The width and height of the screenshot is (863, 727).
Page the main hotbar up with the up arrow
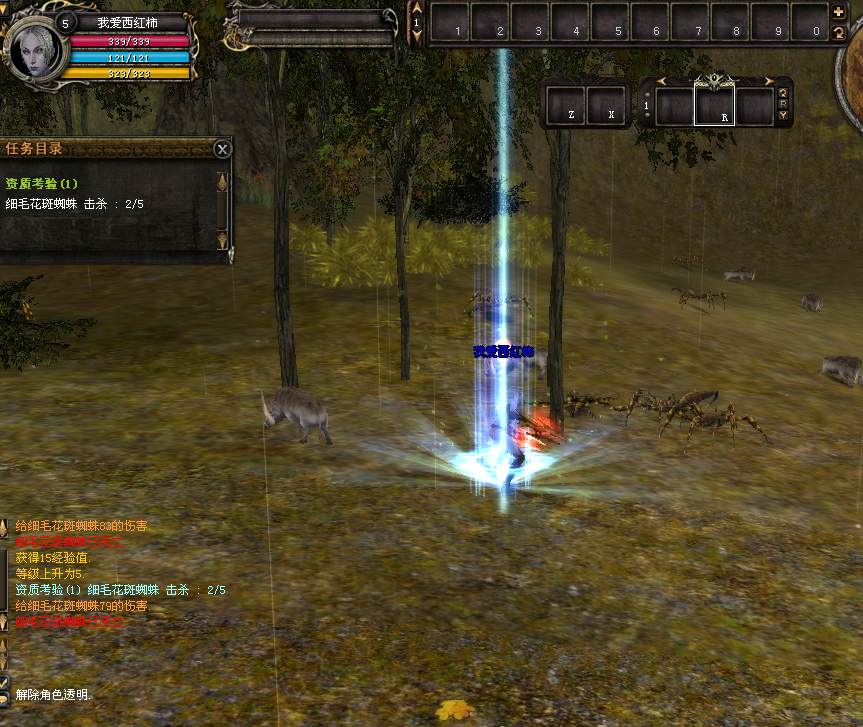417,9
